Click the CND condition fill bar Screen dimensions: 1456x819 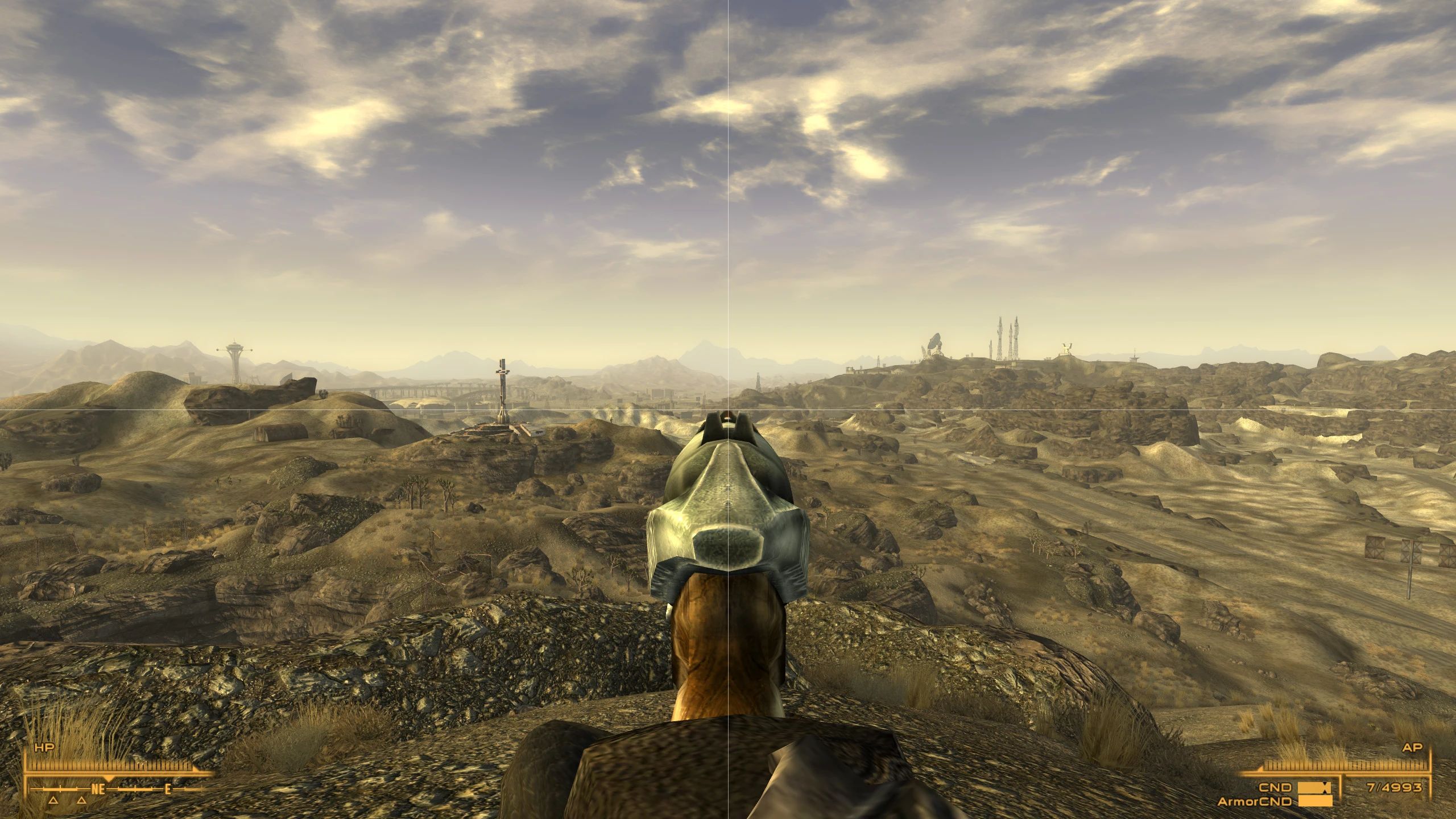click(x=1310, y=788)
